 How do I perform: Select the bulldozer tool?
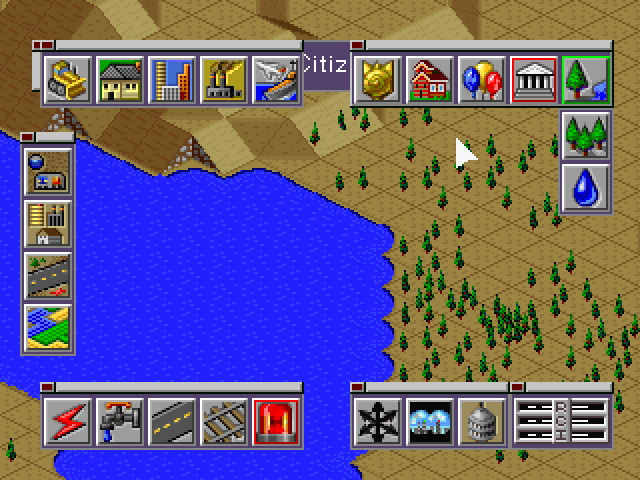click(68, 80)
